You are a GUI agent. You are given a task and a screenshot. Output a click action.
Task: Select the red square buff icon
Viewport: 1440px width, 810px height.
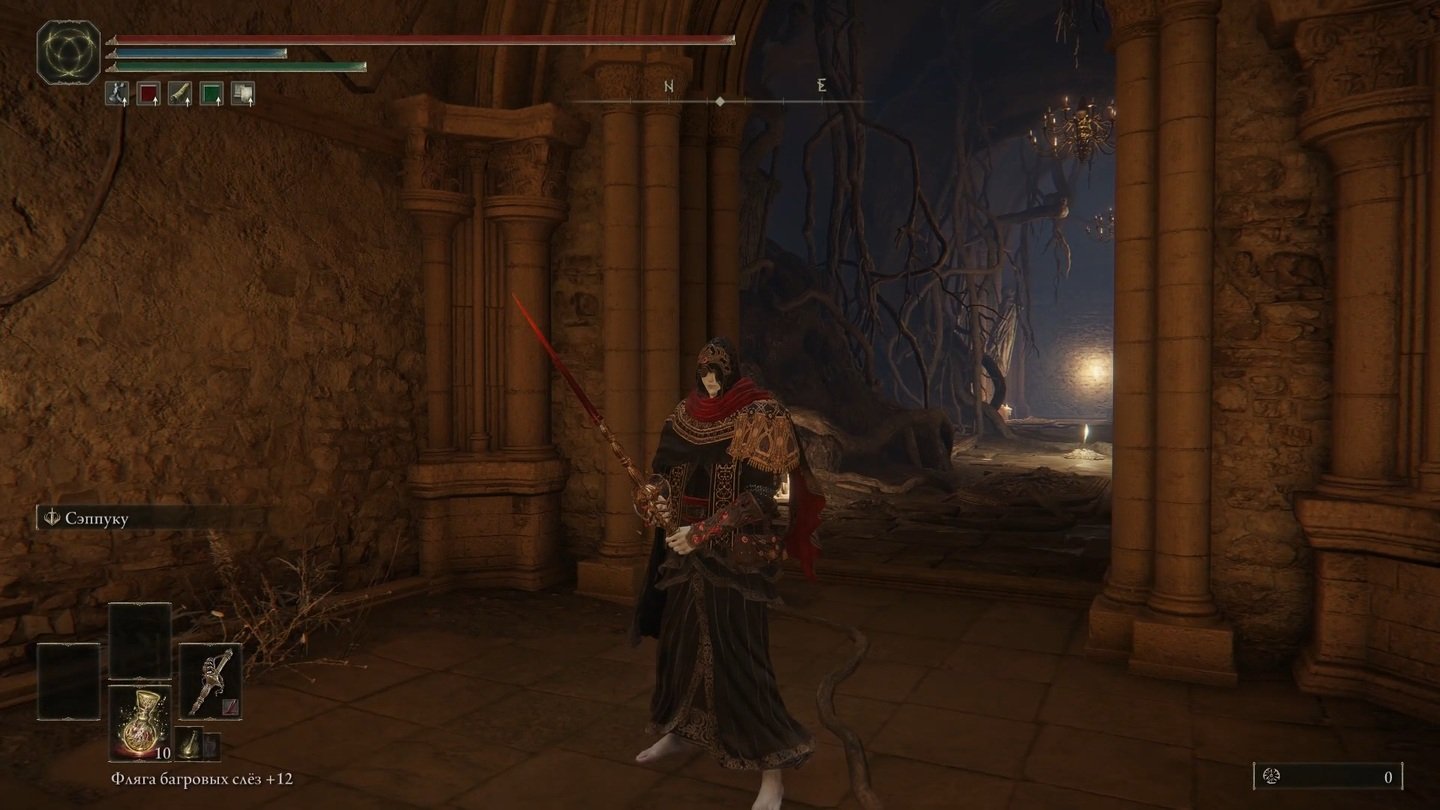pyautogui.click(x=148, y=94)
